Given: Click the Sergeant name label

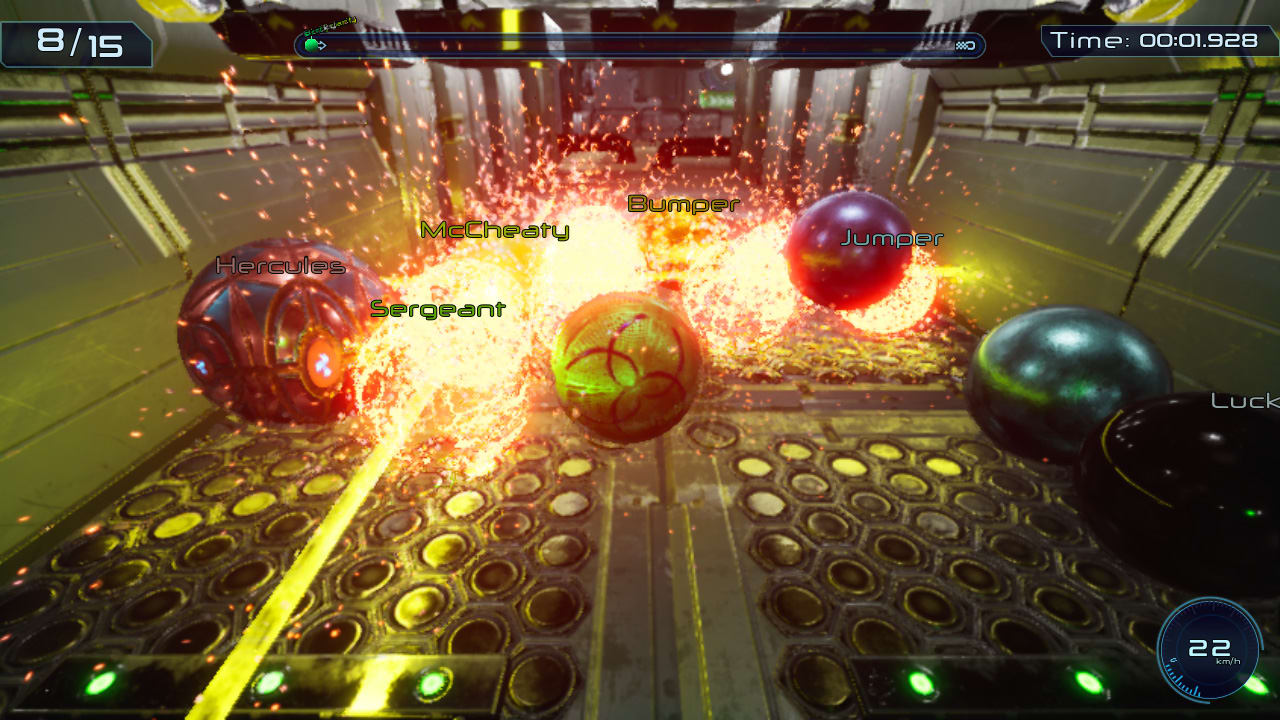Looking at the screenshot, I should [438, 309].
